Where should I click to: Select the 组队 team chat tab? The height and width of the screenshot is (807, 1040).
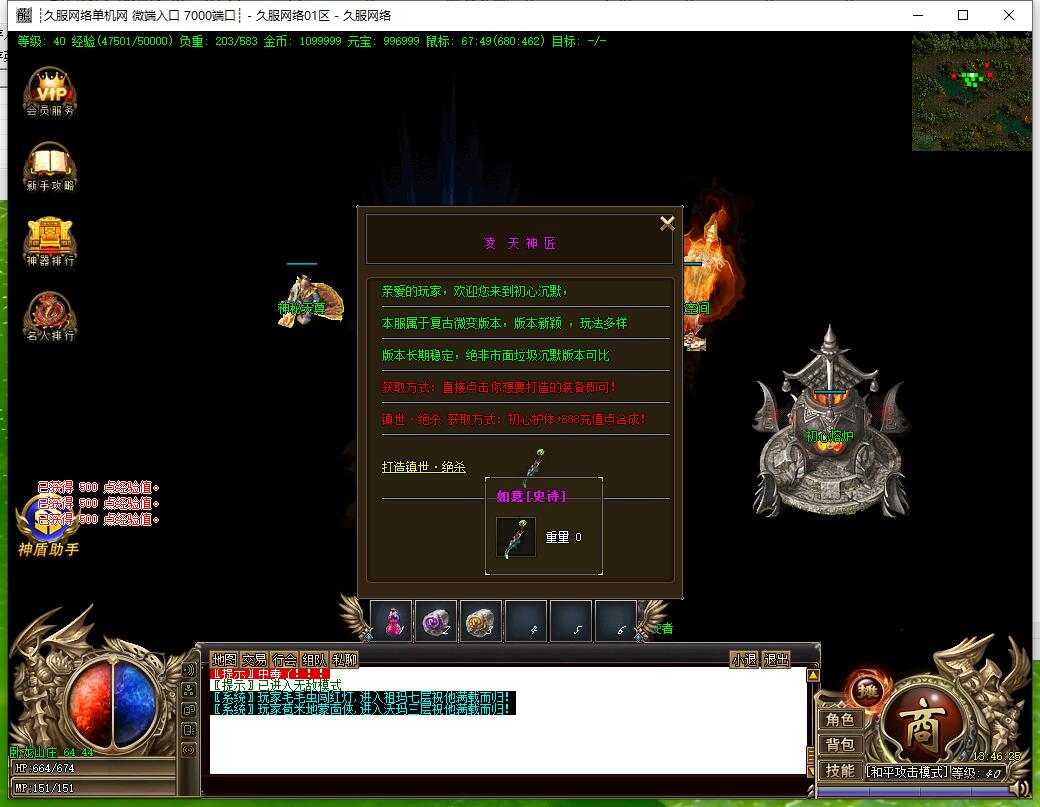point(314,660)
